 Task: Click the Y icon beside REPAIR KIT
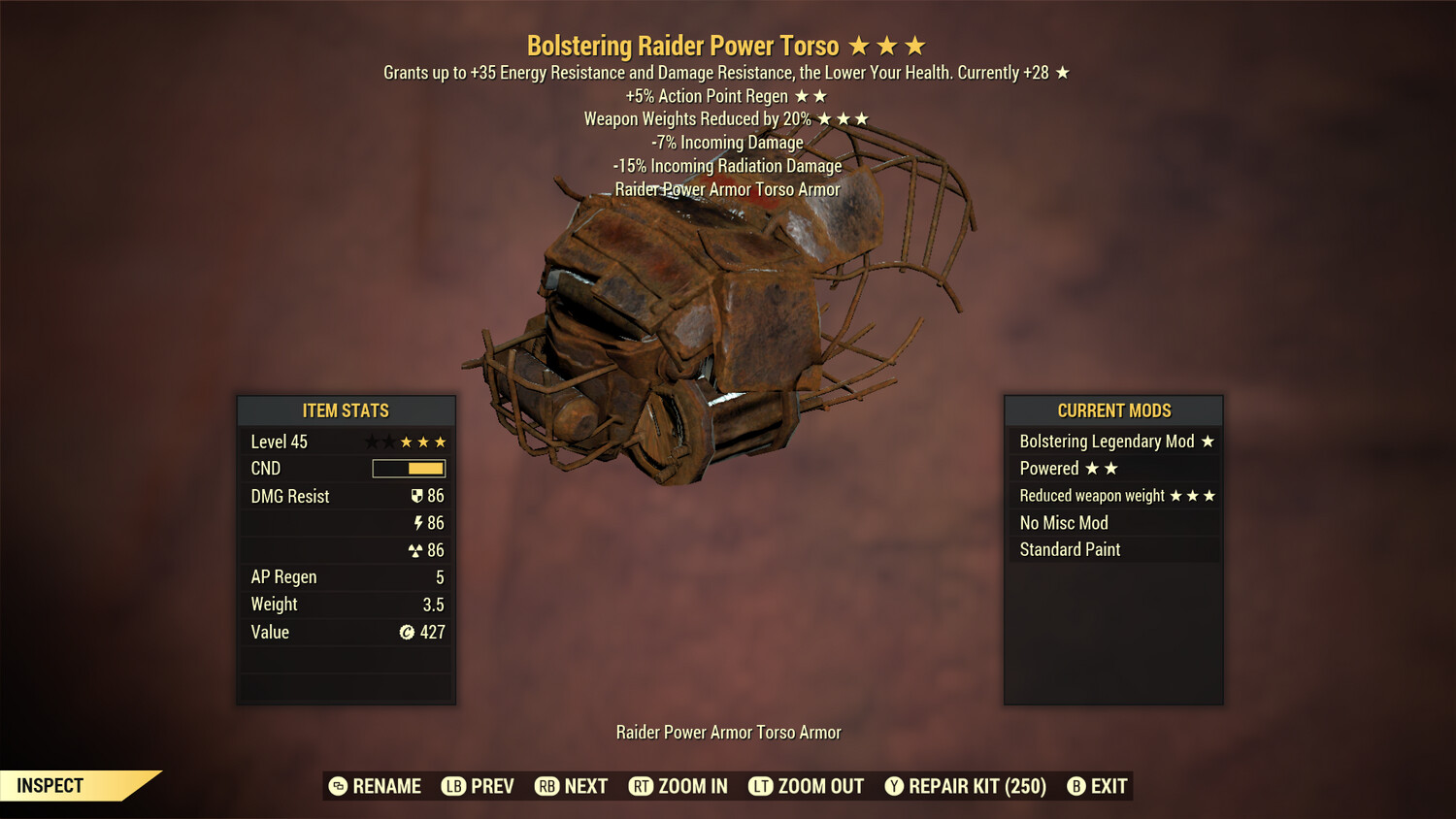(894, 786)
